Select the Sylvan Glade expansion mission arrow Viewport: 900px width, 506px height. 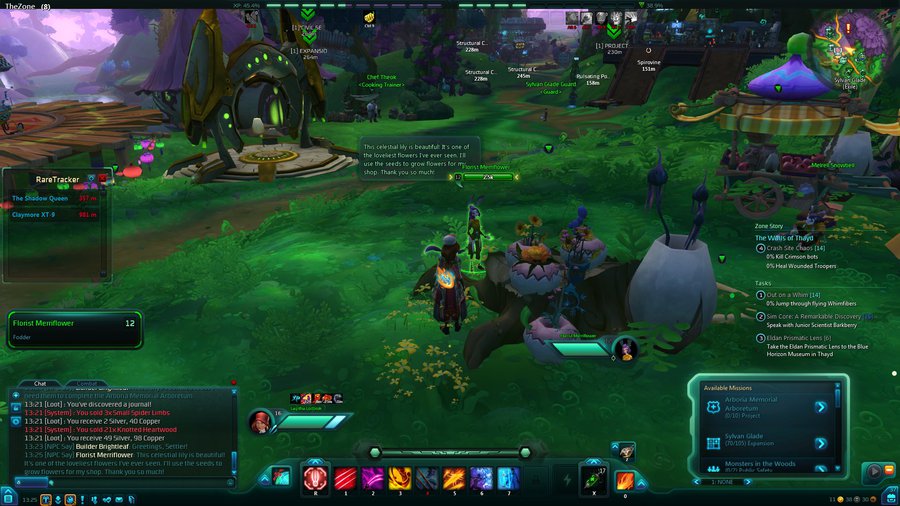[x=820, y=443]
